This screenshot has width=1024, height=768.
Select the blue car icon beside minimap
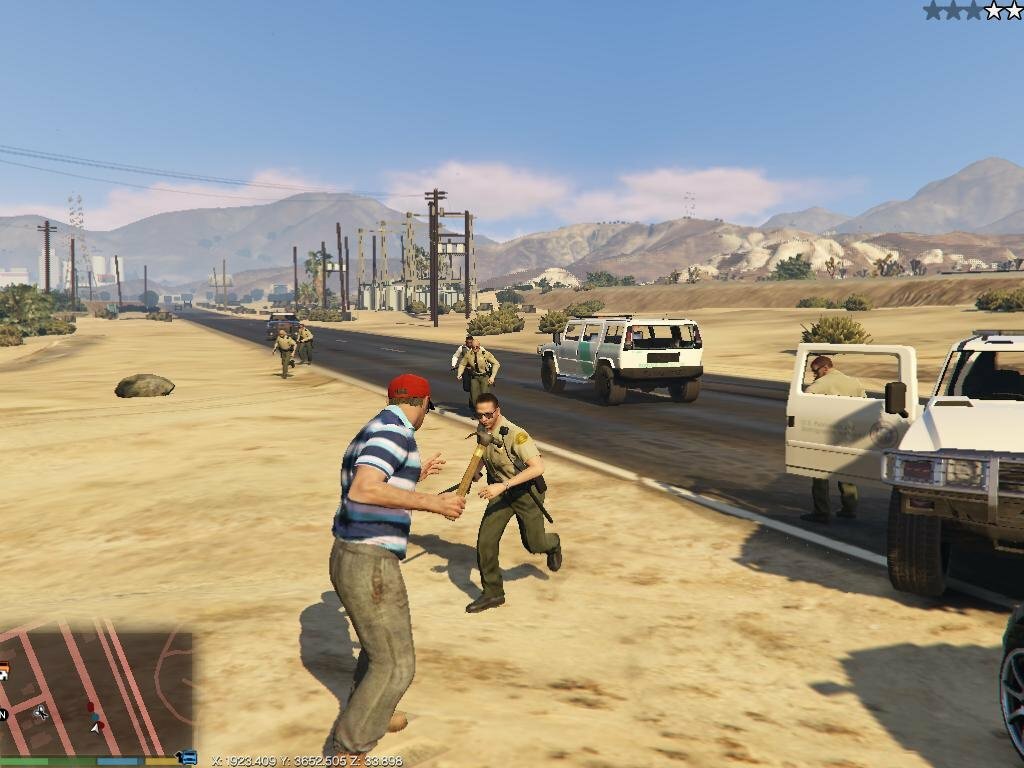point(187,758)
